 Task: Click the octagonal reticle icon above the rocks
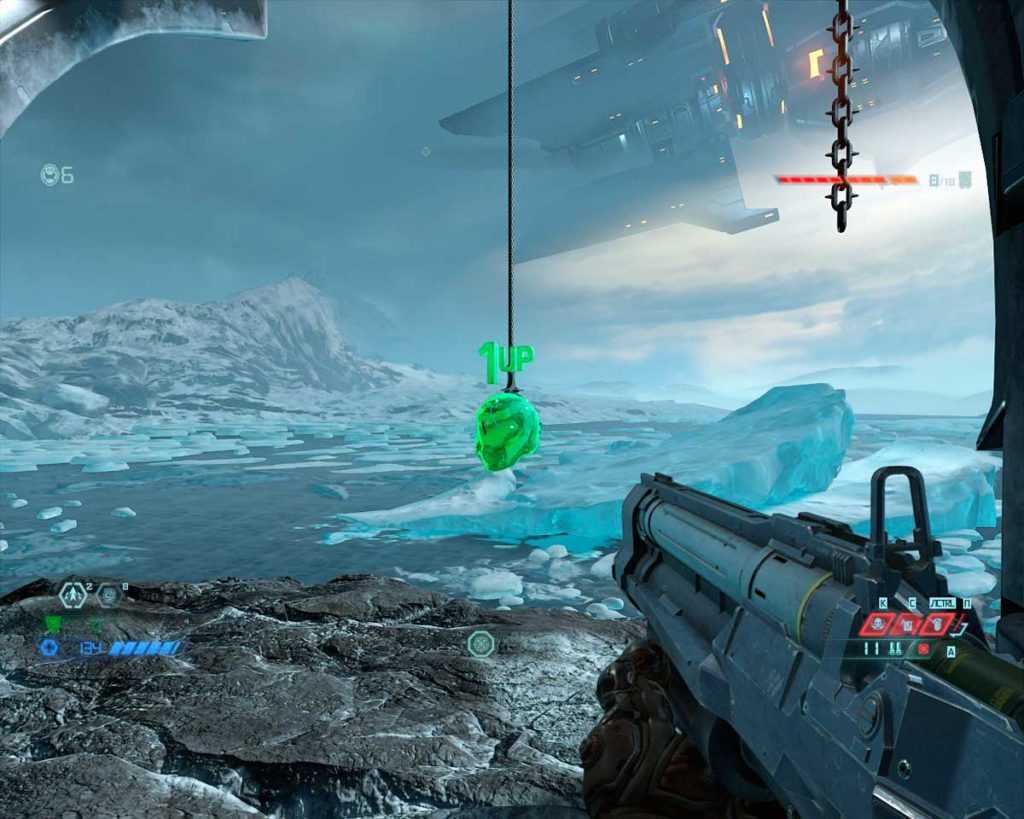(x=479, y=643)
